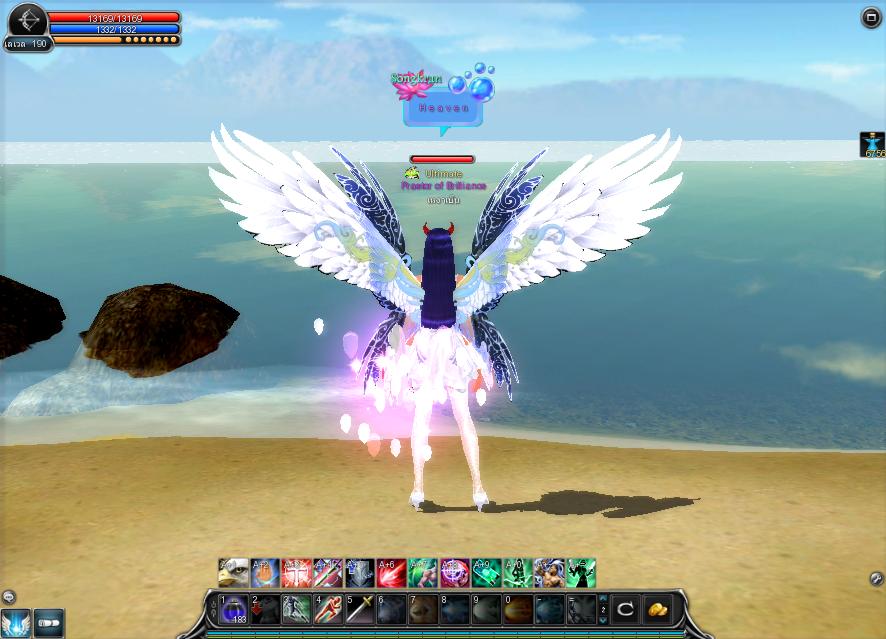Image resolution: width=886 pixels, height=639 pixels.
Task: Activate the red down-arrow skill in slot 2
Action: [x=264, y=609]
